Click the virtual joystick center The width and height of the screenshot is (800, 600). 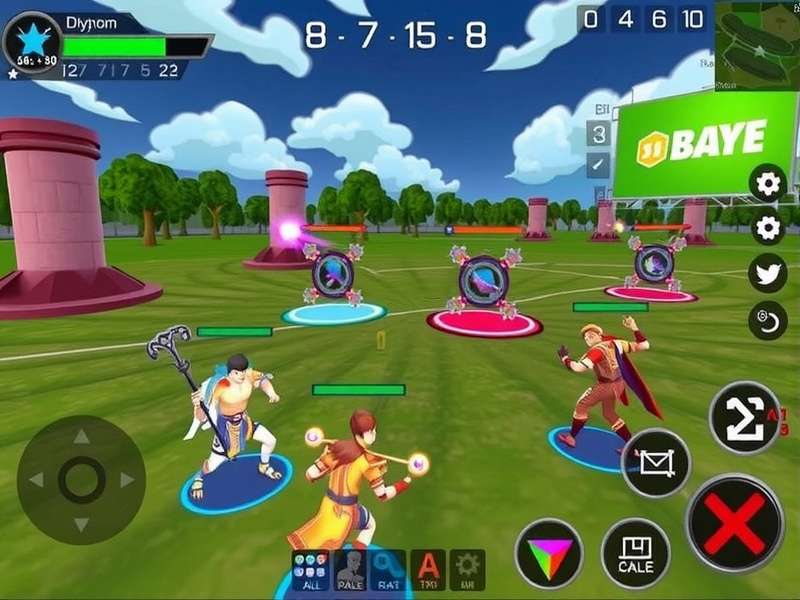coord(81,480)
